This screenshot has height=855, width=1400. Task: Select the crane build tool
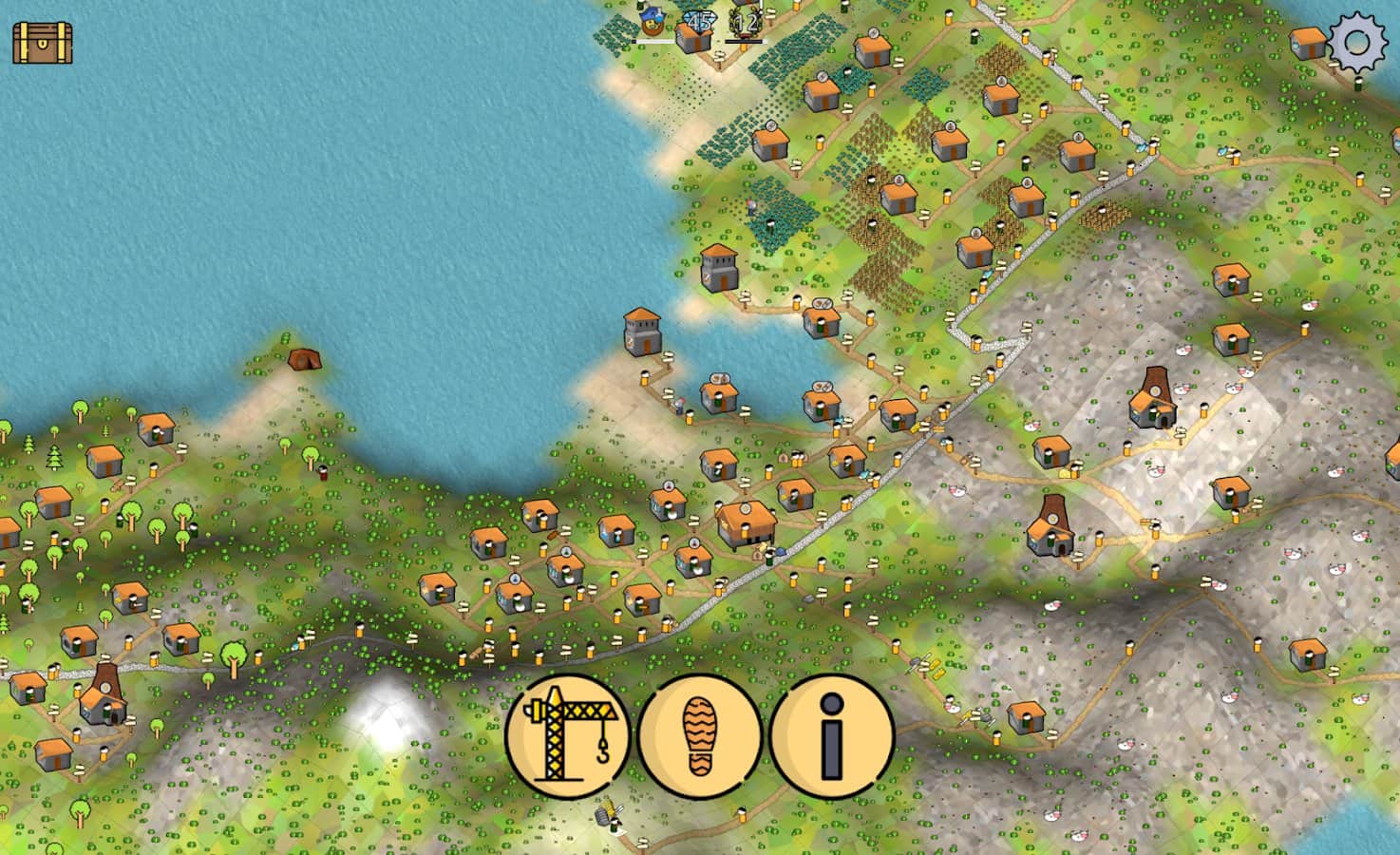(x=568, y=737)
